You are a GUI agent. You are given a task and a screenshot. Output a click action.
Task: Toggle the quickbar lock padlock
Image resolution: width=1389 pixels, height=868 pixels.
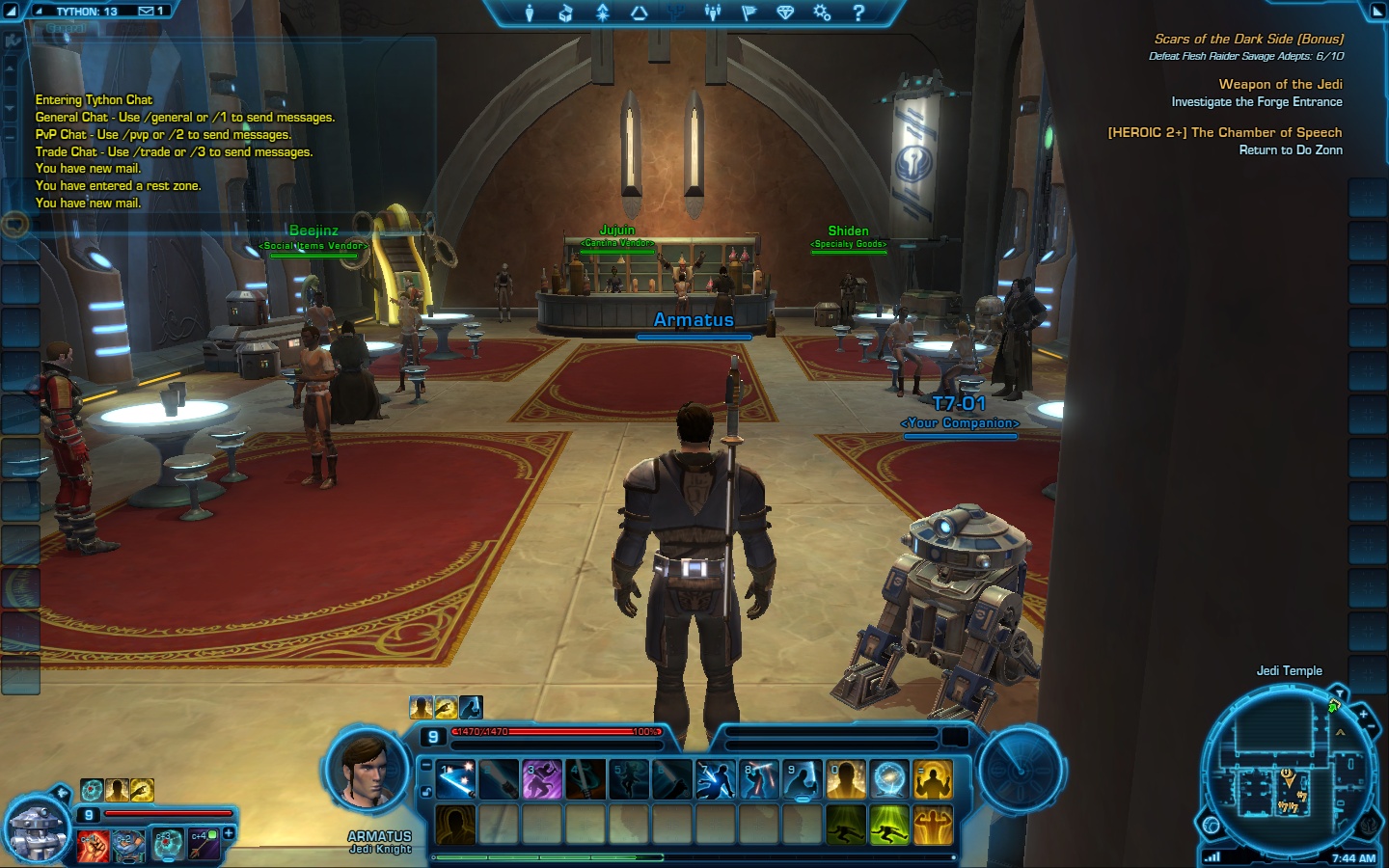(x=428, y=792)
